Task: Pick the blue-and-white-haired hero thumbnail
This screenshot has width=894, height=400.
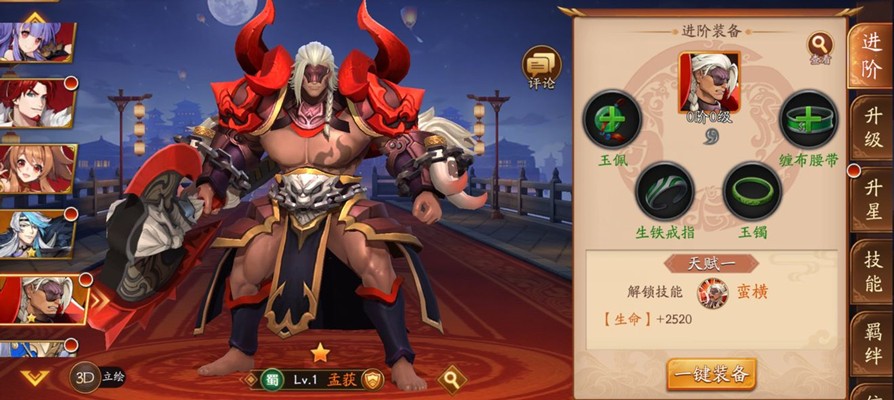Action: click(x=38, y=235)
